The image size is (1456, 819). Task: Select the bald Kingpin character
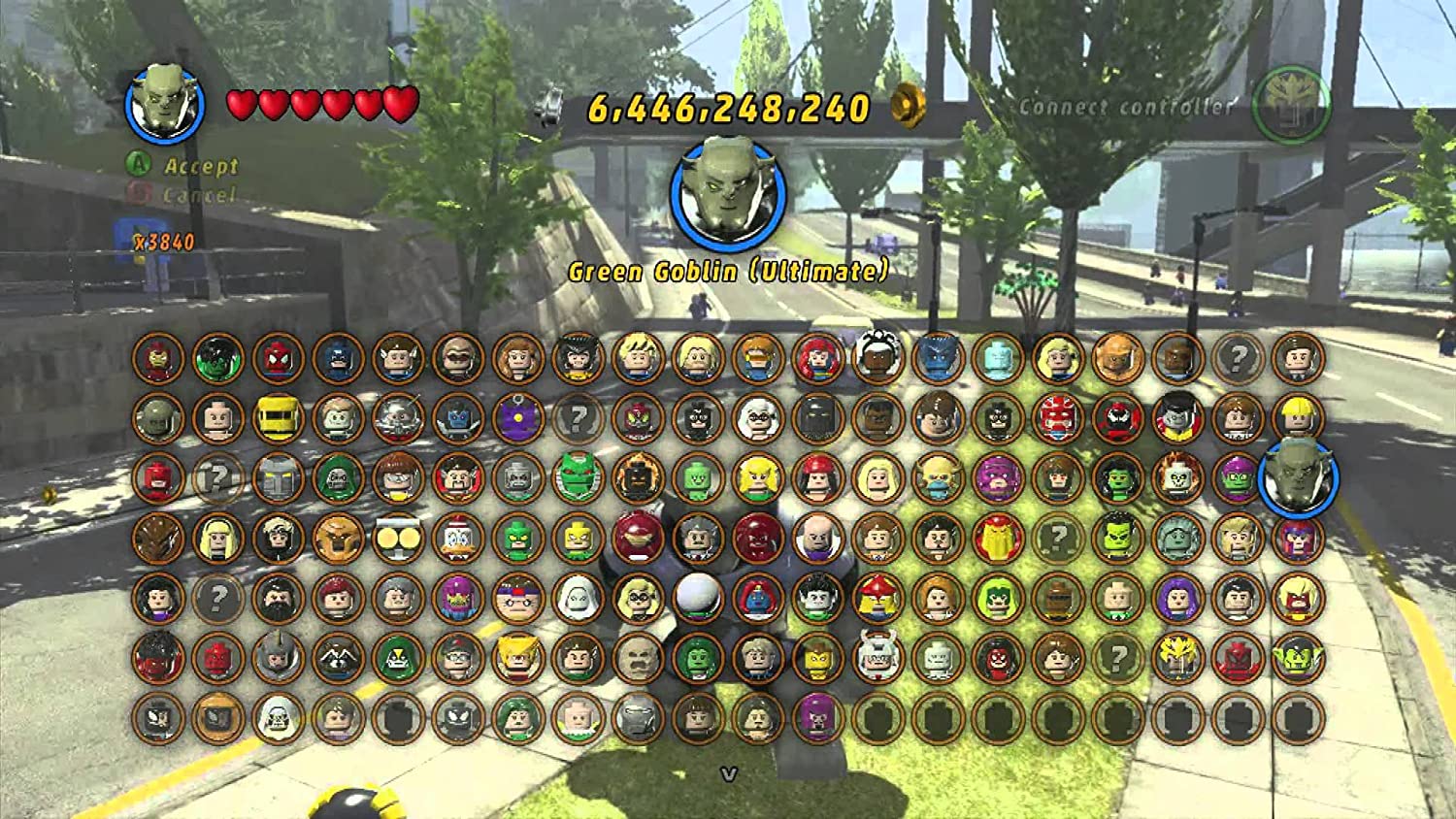(x=818, y=539)
